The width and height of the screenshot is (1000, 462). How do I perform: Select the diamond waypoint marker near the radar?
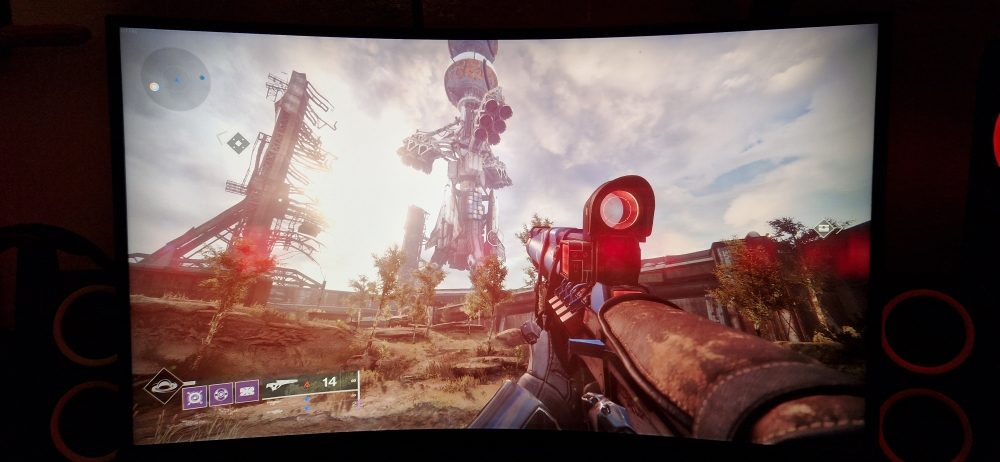237,143
